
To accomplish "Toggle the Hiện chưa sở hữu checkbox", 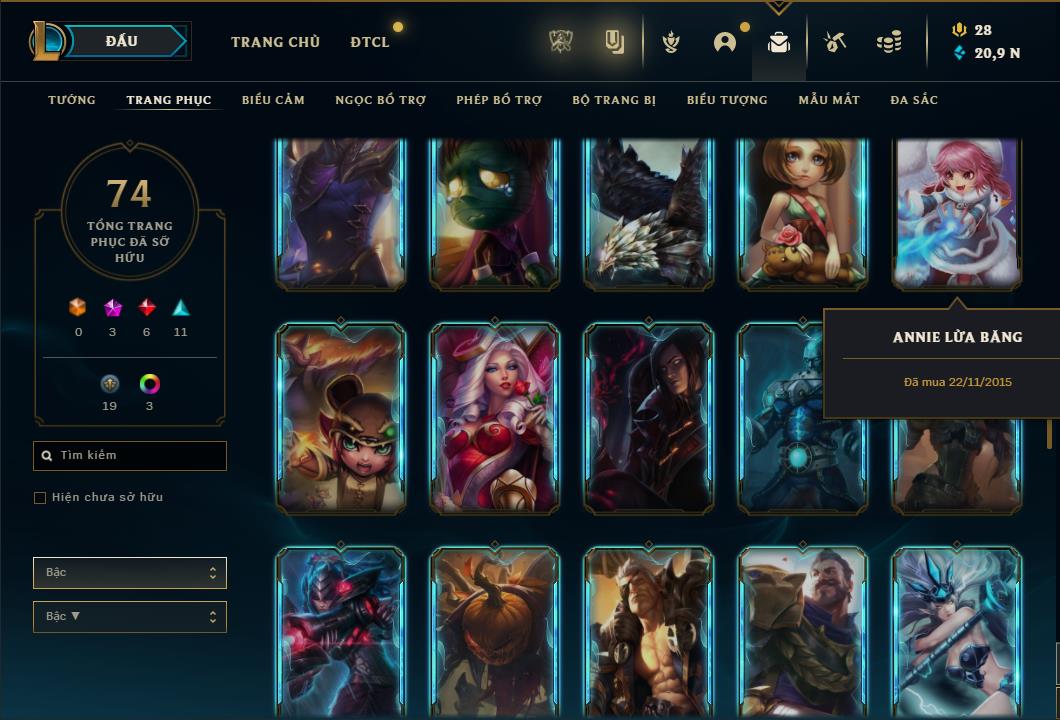I will (40, 498).
